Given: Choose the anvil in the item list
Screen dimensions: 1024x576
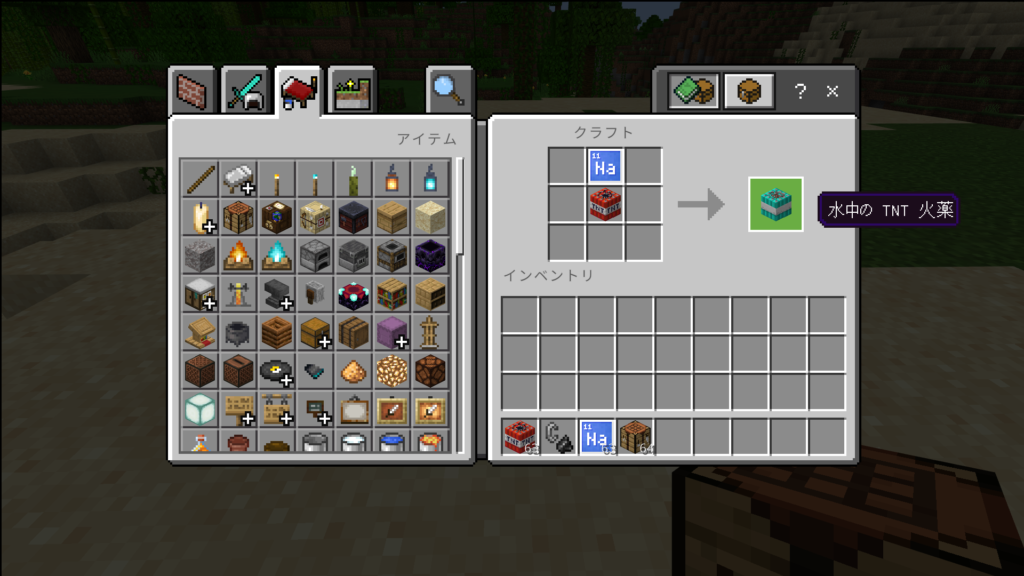Looking at the screenshot, I should (x=276, y=294).
